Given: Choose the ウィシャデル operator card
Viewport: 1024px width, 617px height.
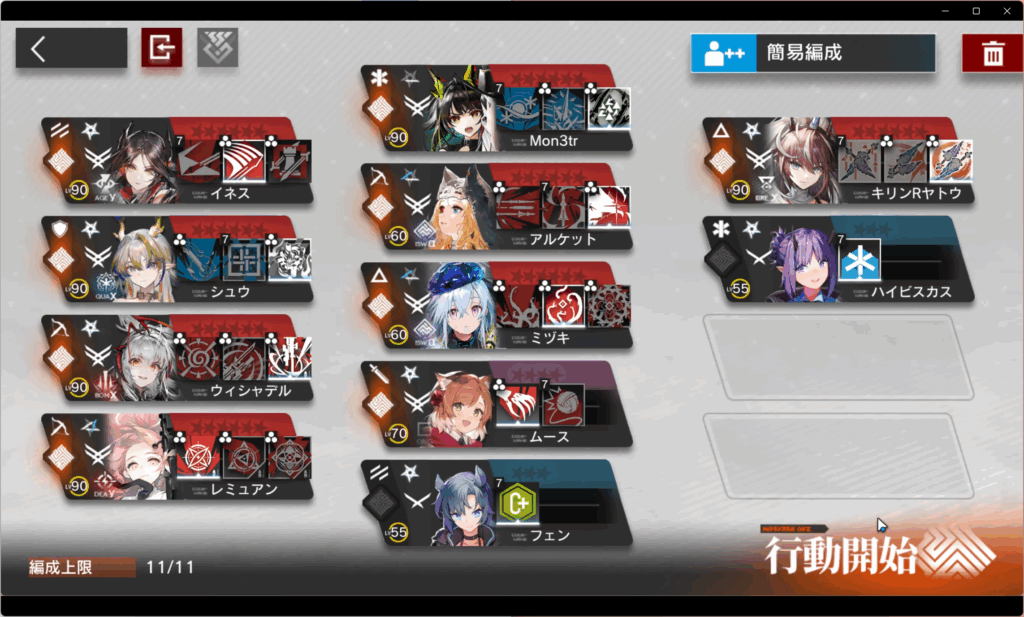Looking at the screenshot, I should (175, 358).
